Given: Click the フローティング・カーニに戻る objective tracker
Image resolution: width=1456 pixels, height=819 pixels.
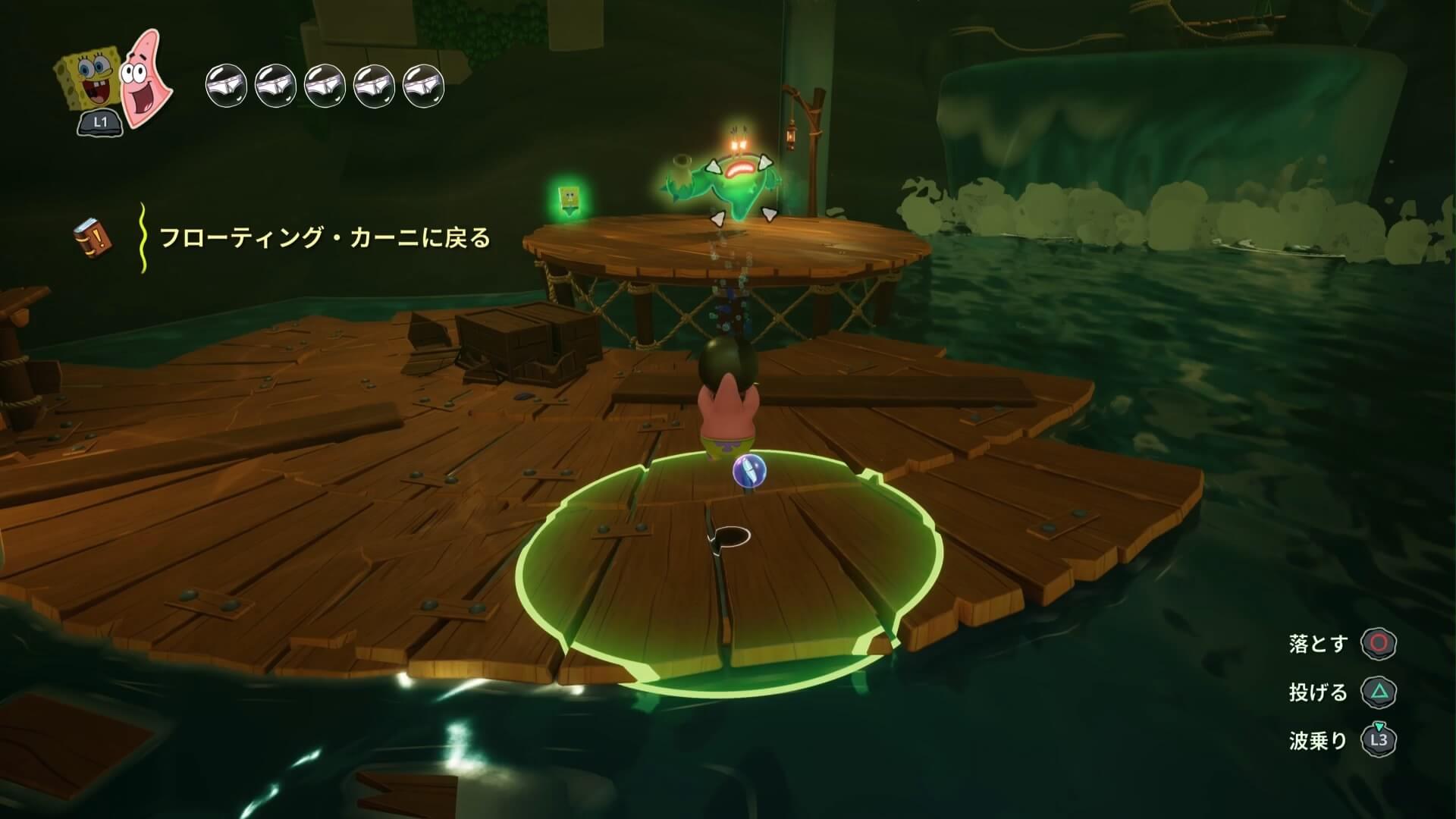Looking at the screenshot, I should (325, 238).
